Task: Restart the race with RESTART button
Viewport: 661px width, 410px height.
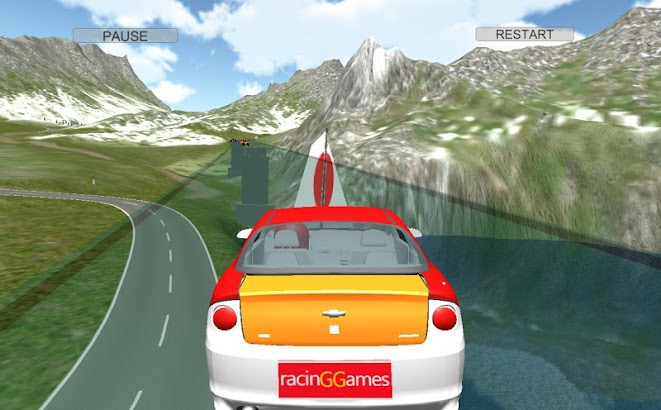Action: [524, 34]
